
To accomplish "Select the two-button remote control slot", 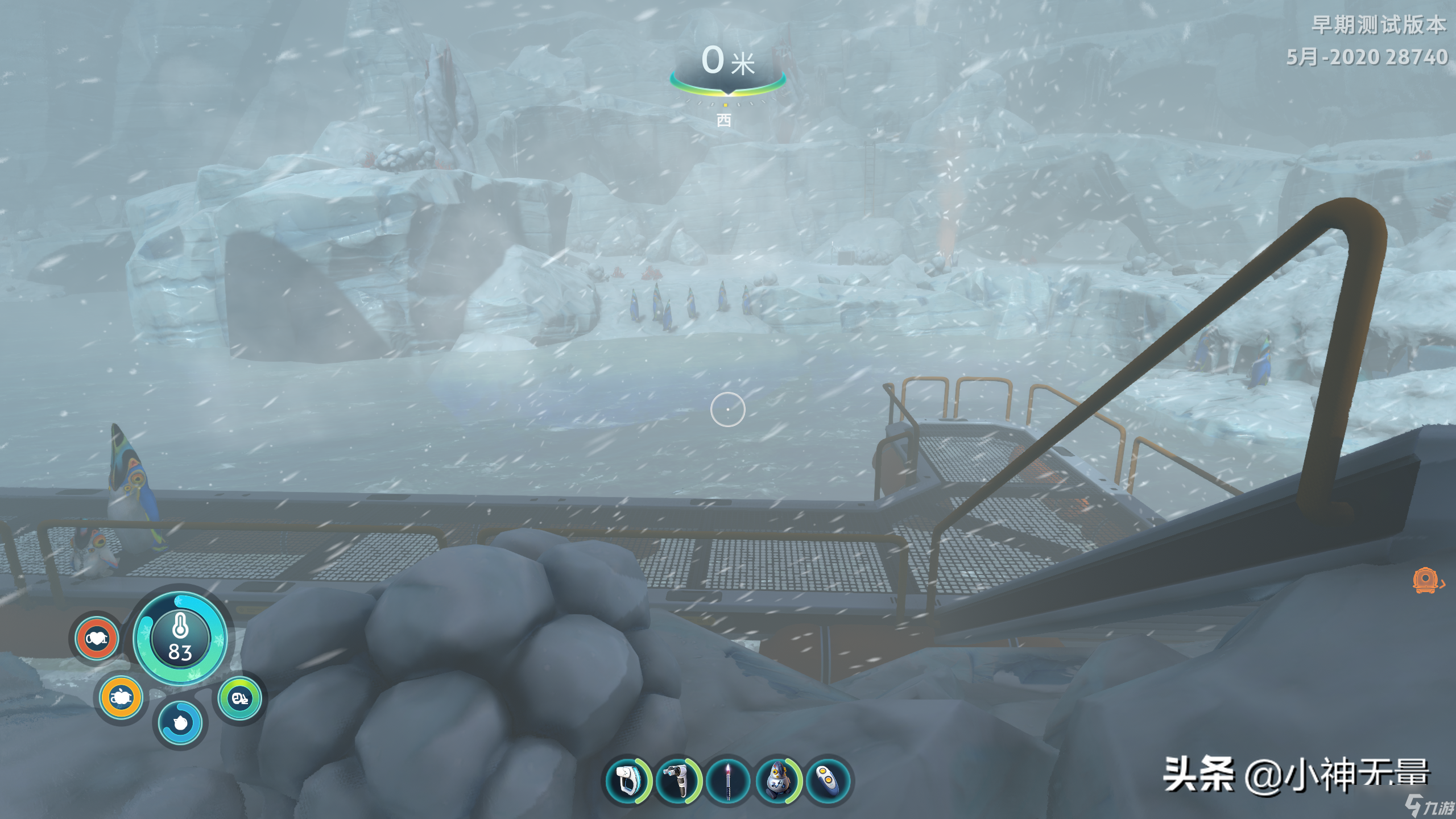I will click(828, 780).
